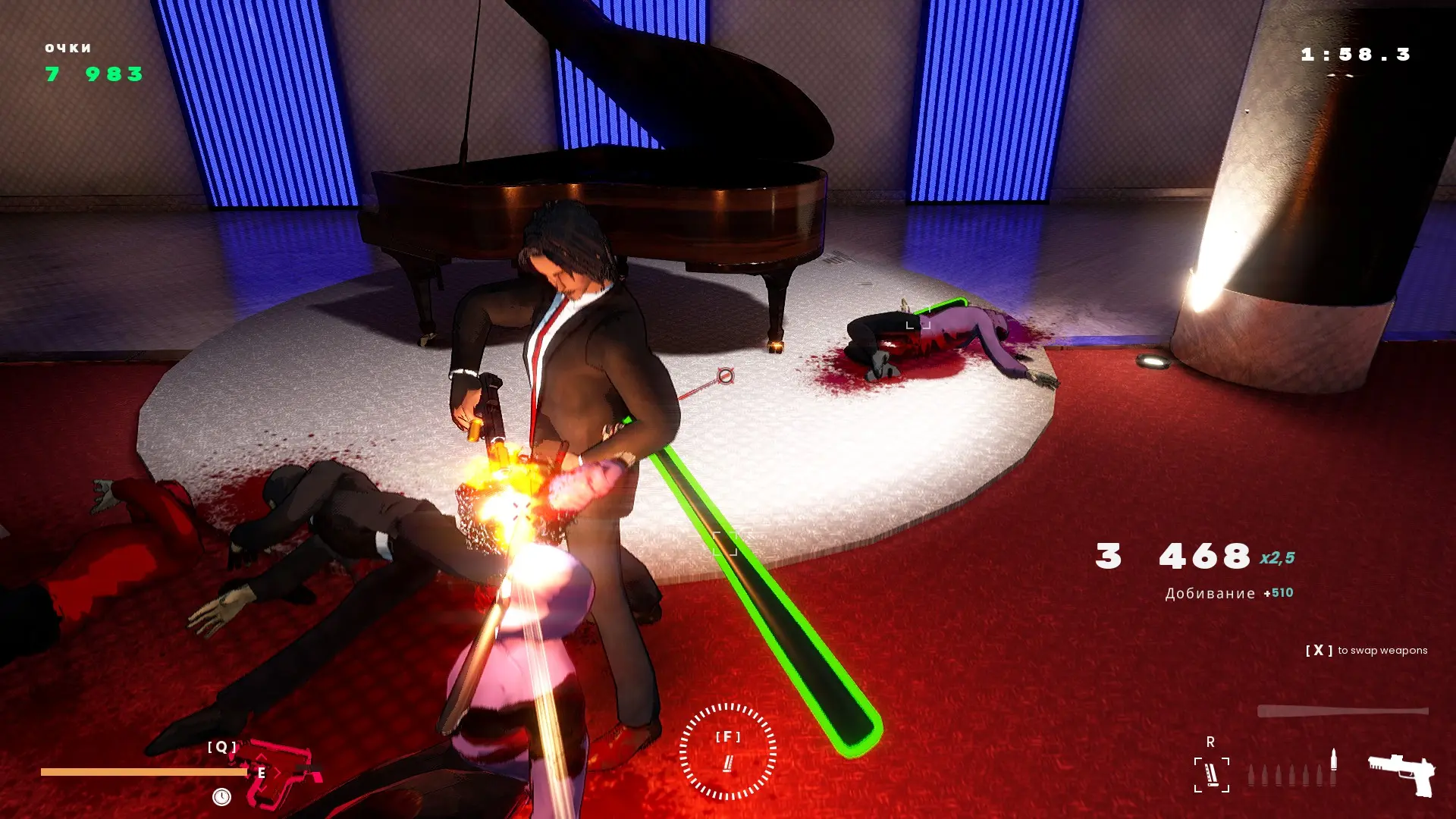Select the white pistol weapon icon
This screenshot has height=819, width=1456.
(1402, 774)
